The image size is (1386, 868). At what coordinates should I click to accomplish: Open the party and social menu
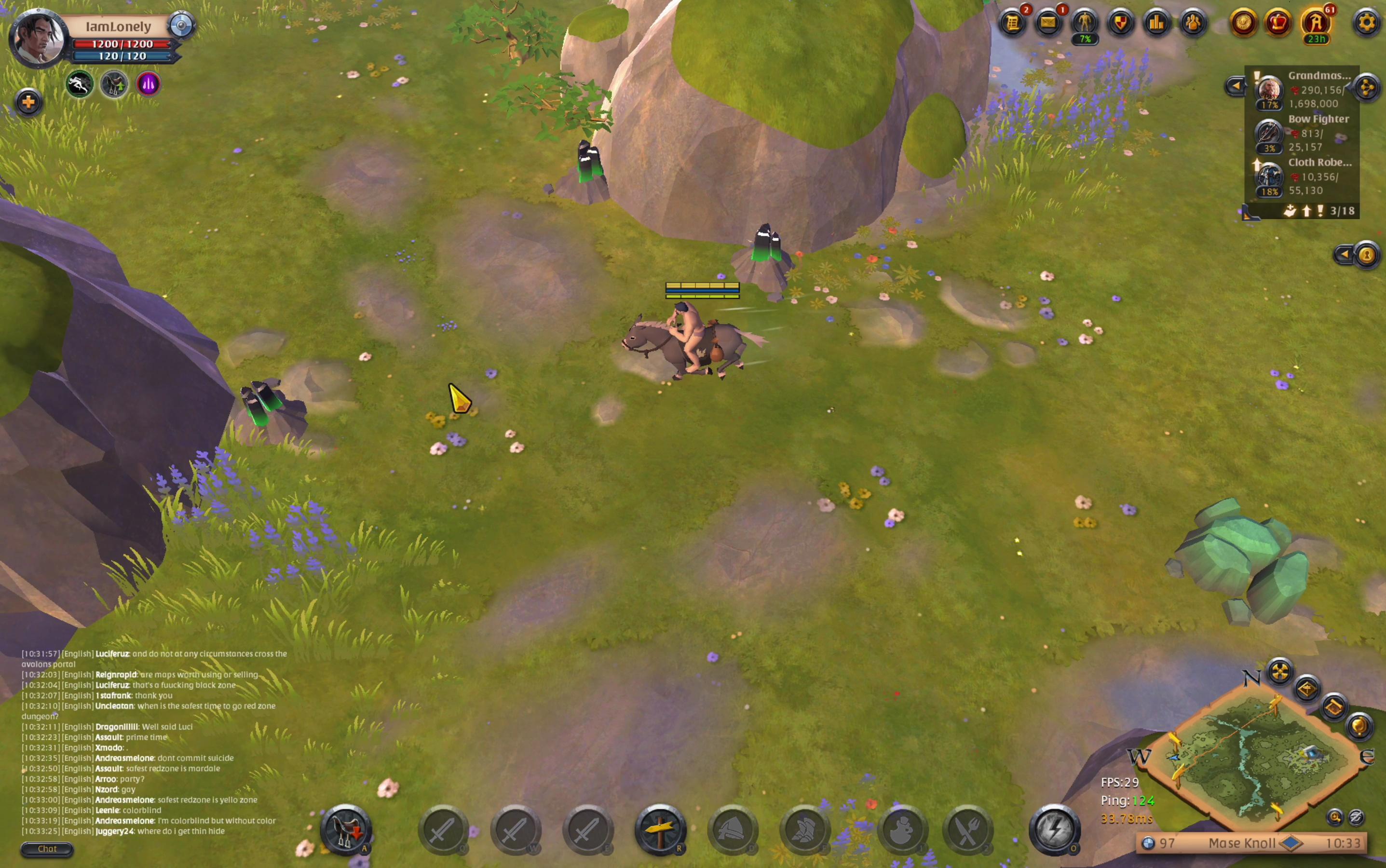[x=1193, y=23]
